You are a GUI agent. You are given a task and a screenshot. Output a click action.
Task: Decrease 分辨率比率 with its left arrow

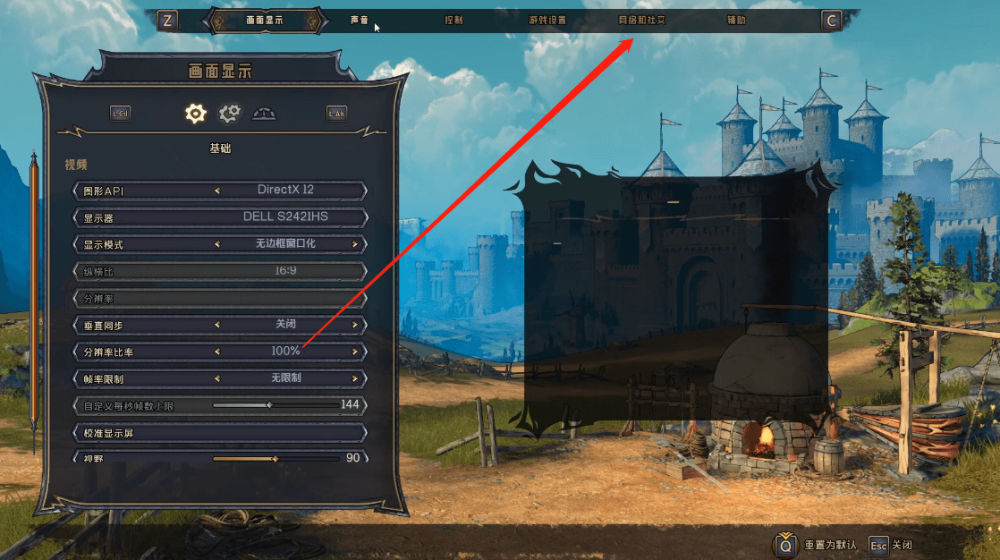[x=217, y=352]
